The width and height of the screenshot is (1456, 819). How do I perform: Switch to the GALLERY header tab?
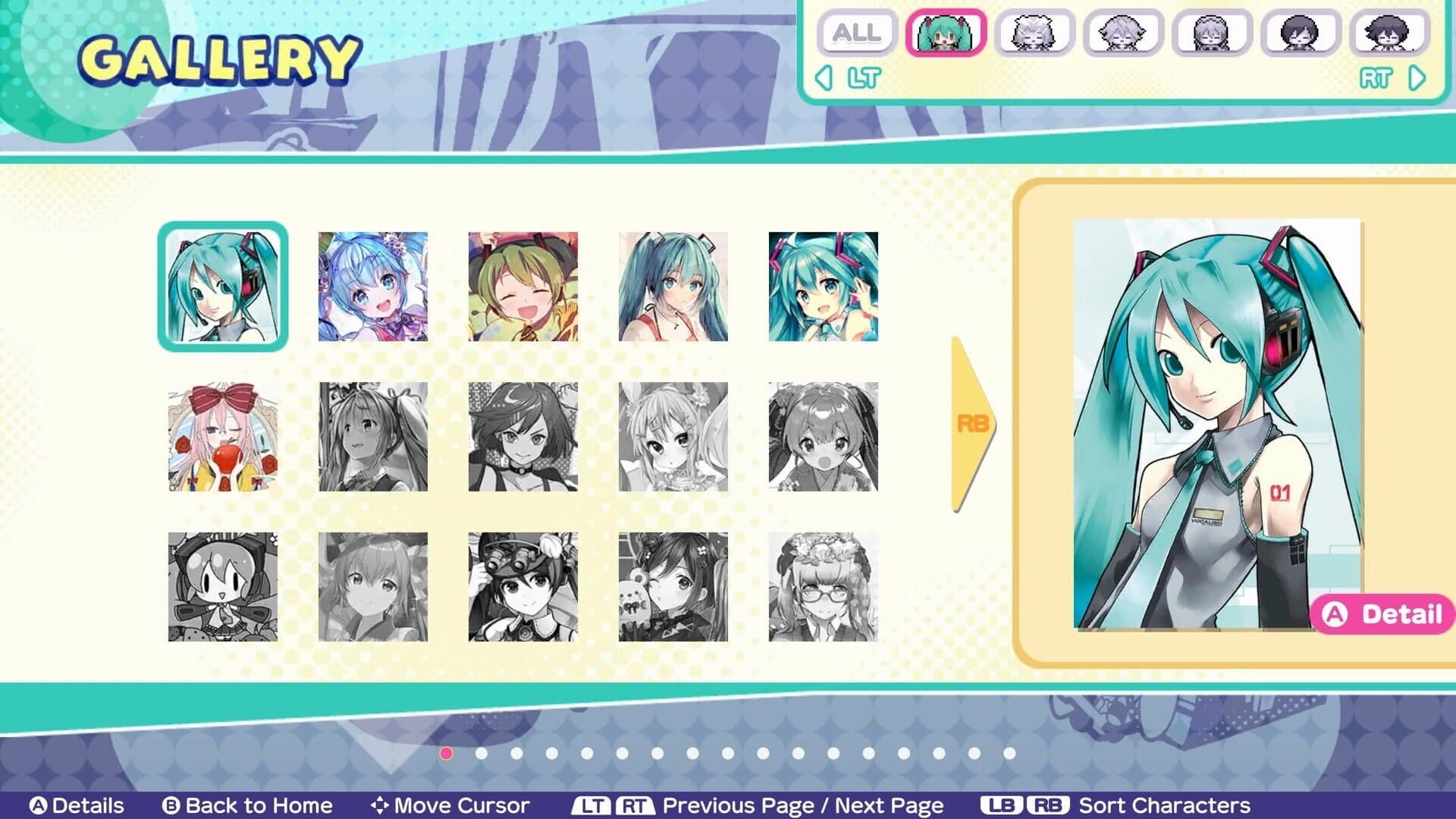[x=220, y=57]
